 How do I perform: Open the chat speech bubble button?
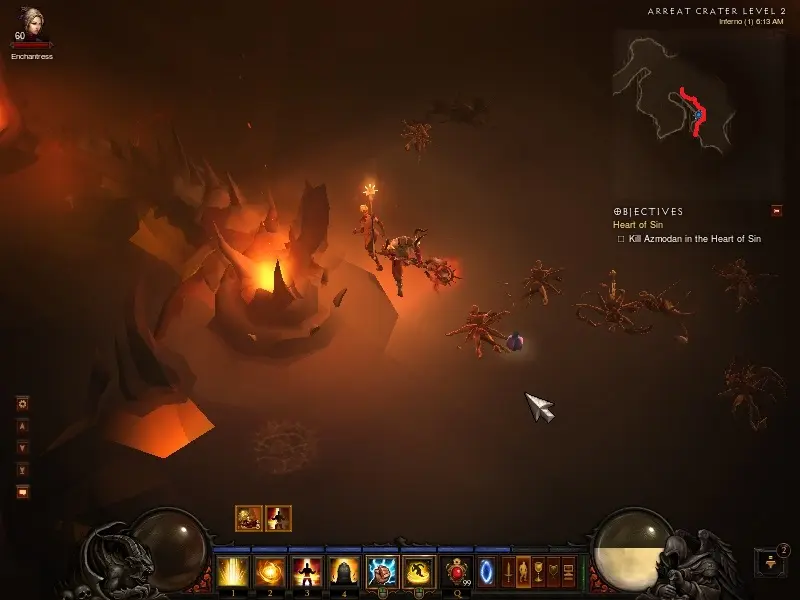click(23, 491)
